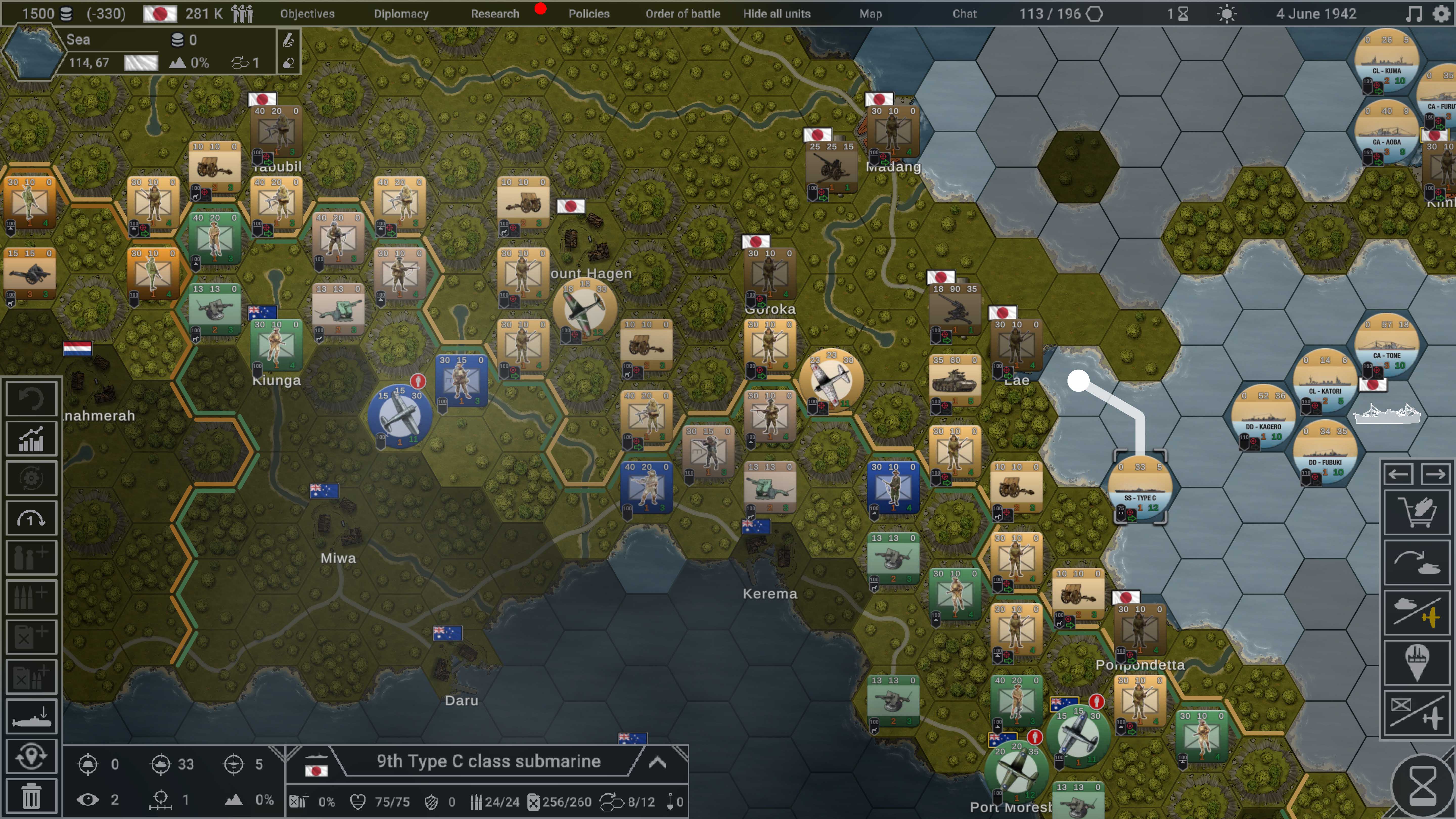This screenshot has width=1456, height=819.
Task: View the Objectives screen
Action: point(306,14)
